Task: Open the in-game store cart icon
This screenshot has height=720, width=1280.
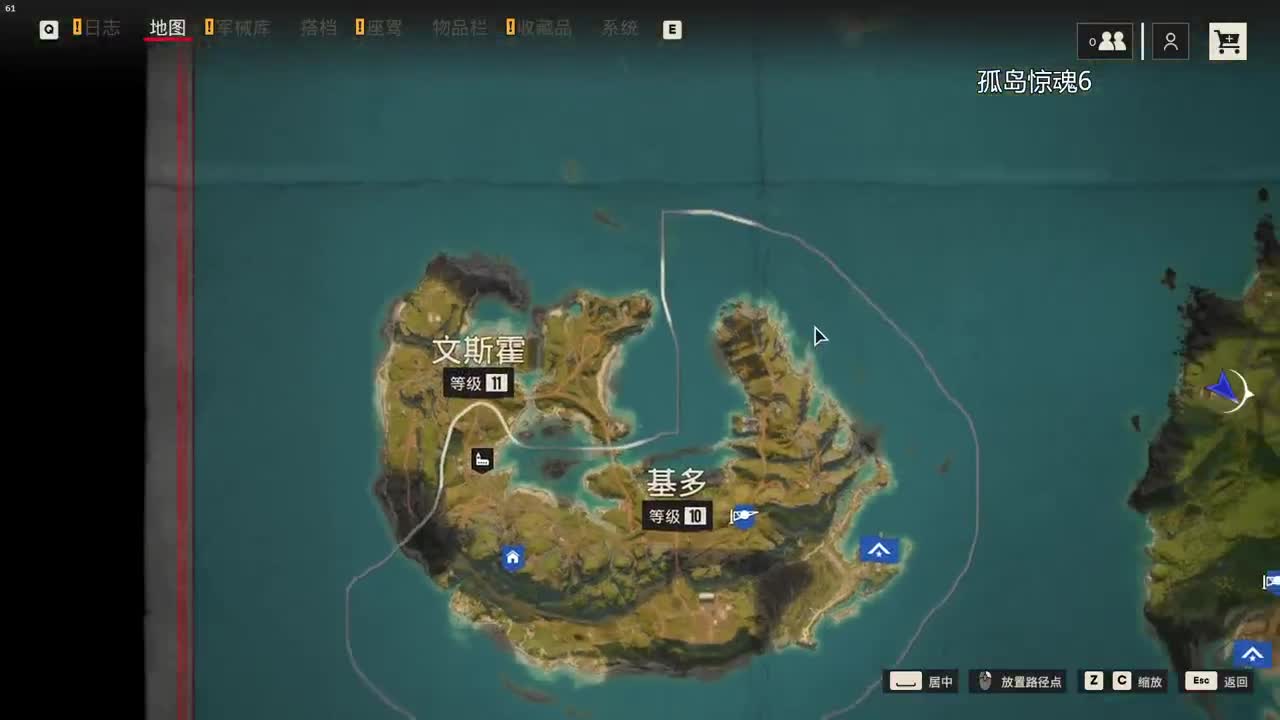Action: coord(1228,41)
